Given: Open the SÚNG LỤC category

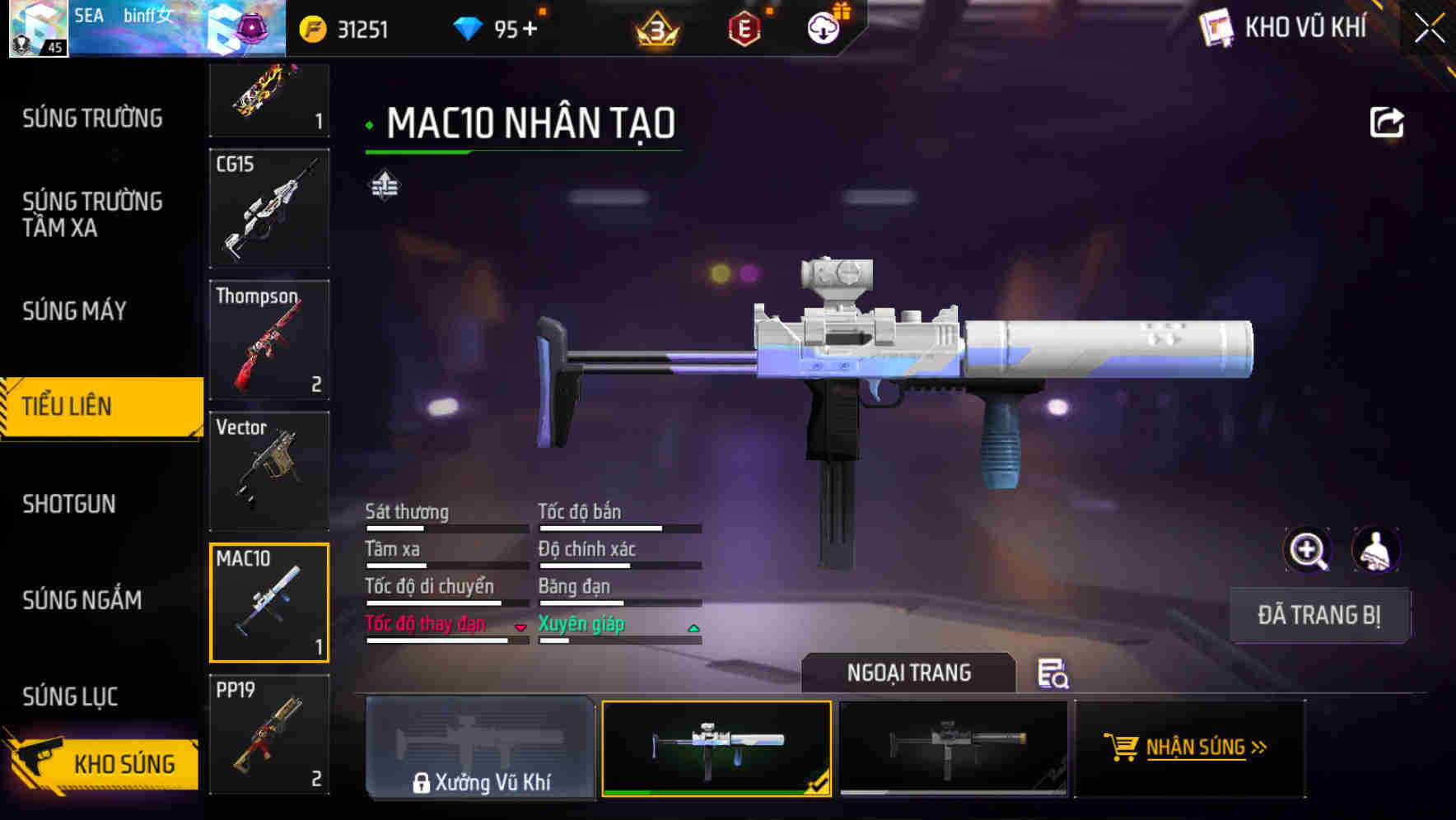Looking at the screenshot, I should 70,697.
